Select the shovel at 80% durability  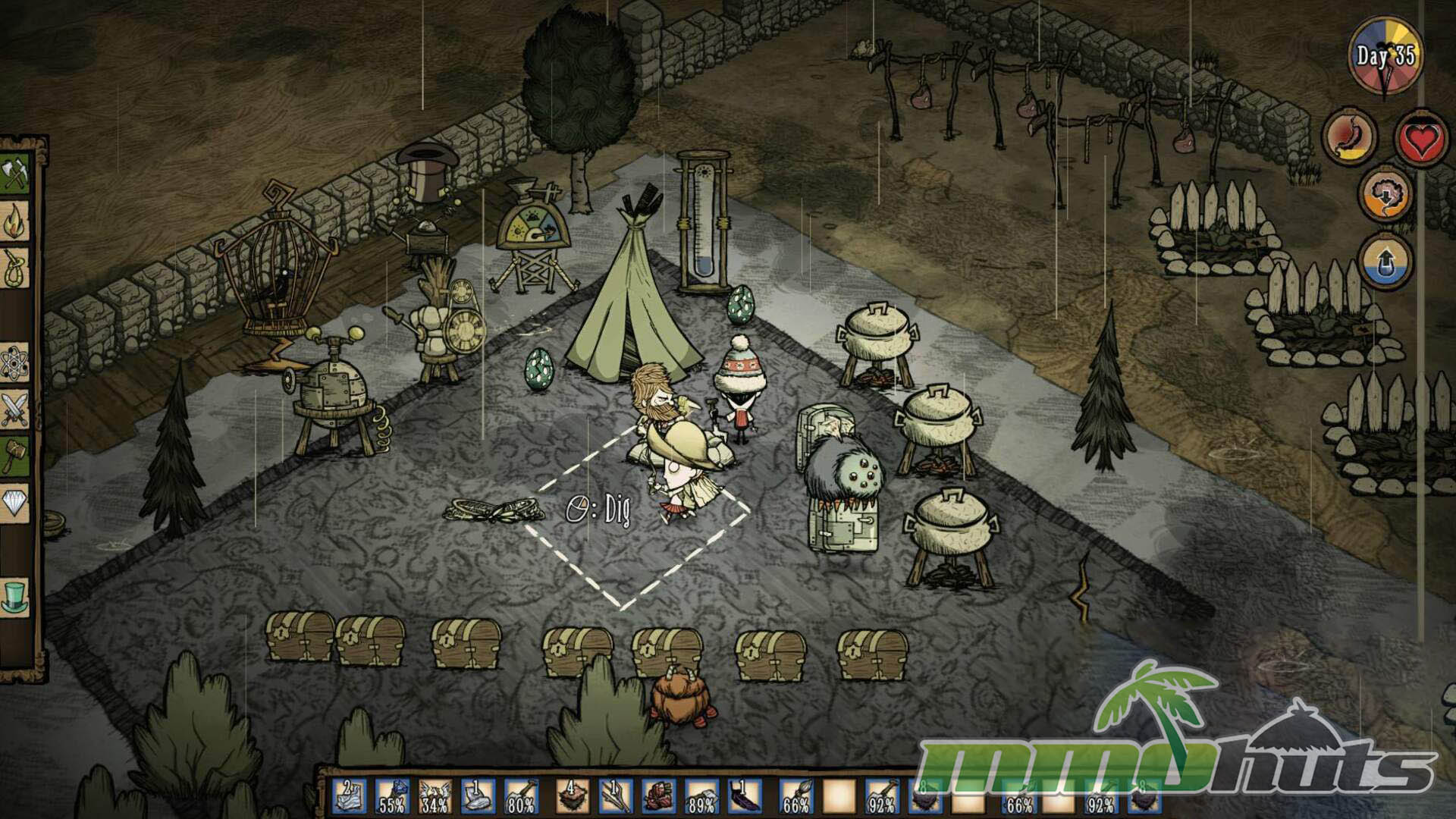coord(520,798)
